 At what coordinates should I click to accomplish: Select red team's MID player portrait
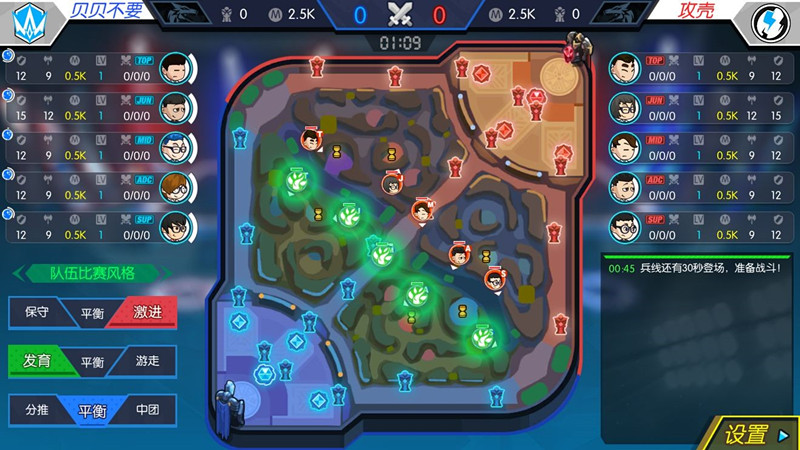coord(624,147)
